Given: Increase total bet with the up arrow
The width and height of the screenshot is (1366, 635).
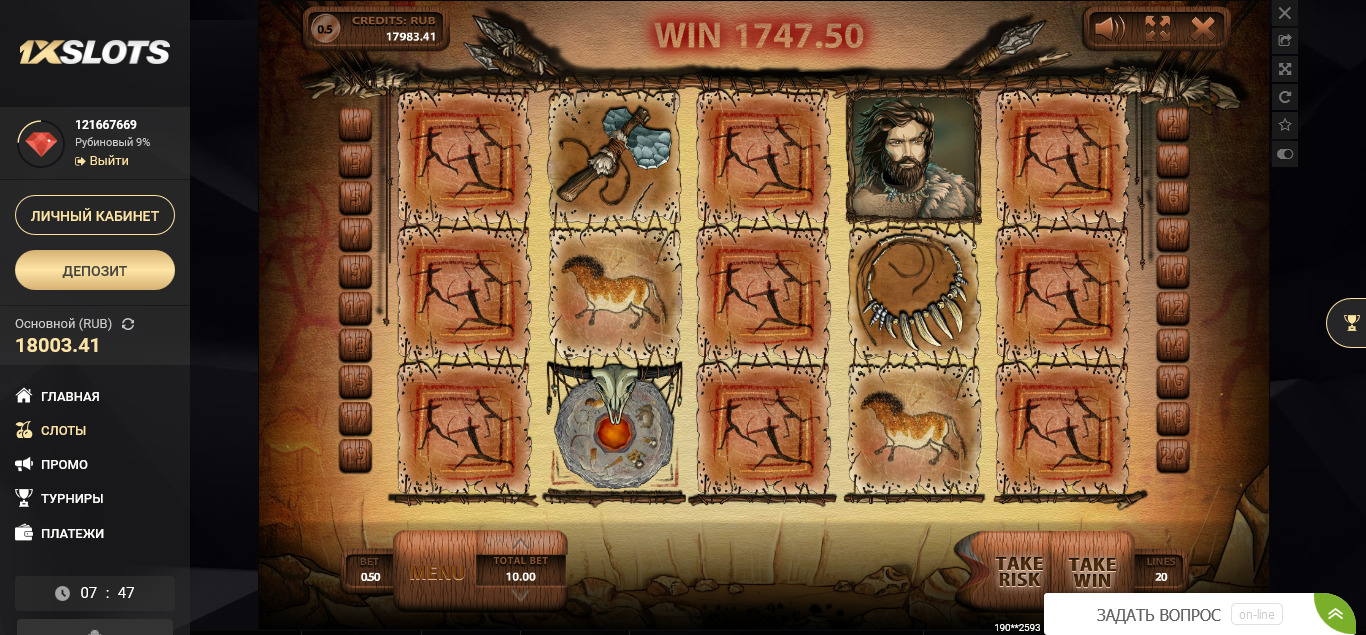Looking at the screenshot, I should tap(520, 544).
